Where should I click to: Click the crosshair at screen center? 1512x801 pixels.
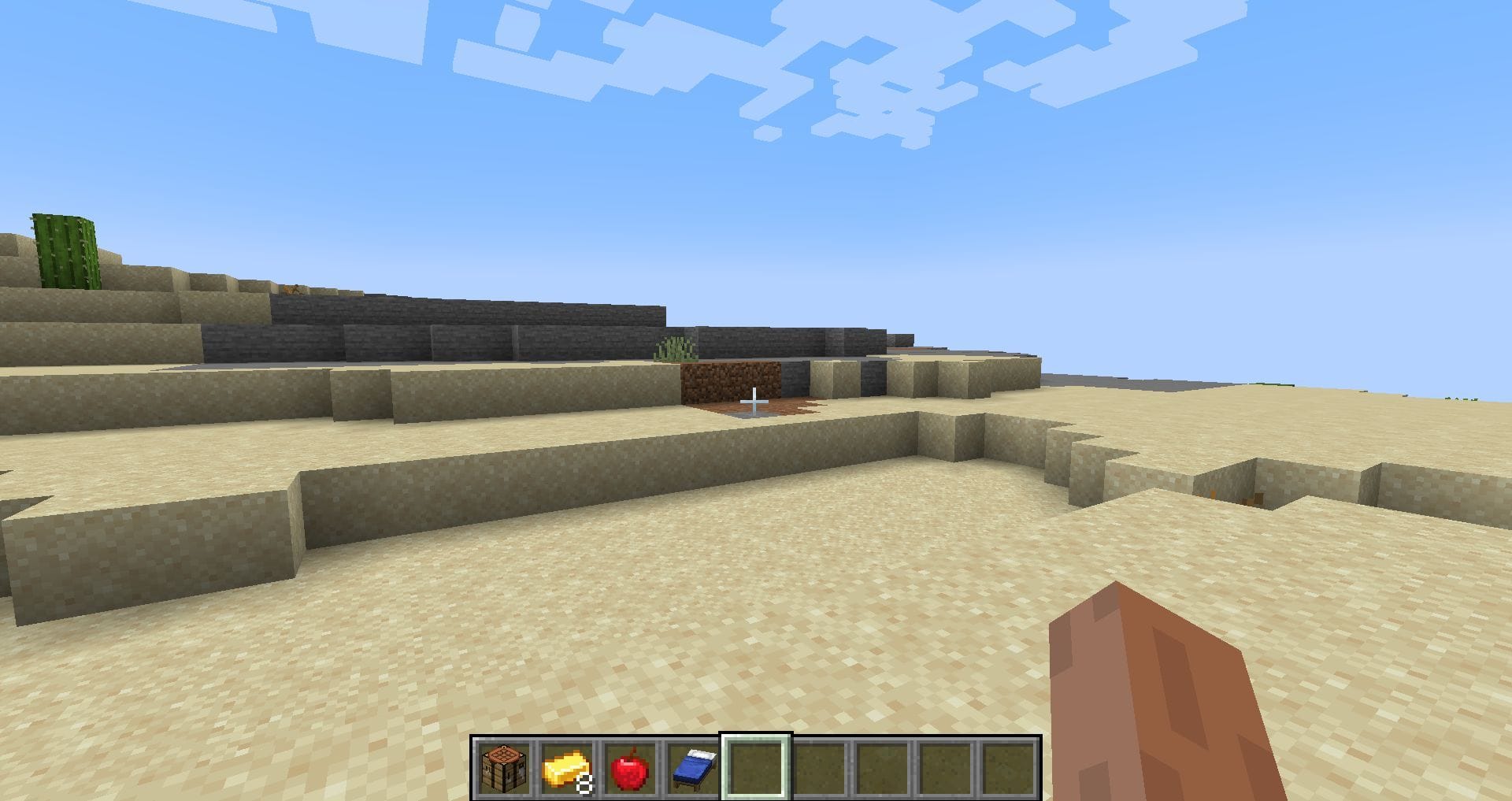[x=754, y=402]
